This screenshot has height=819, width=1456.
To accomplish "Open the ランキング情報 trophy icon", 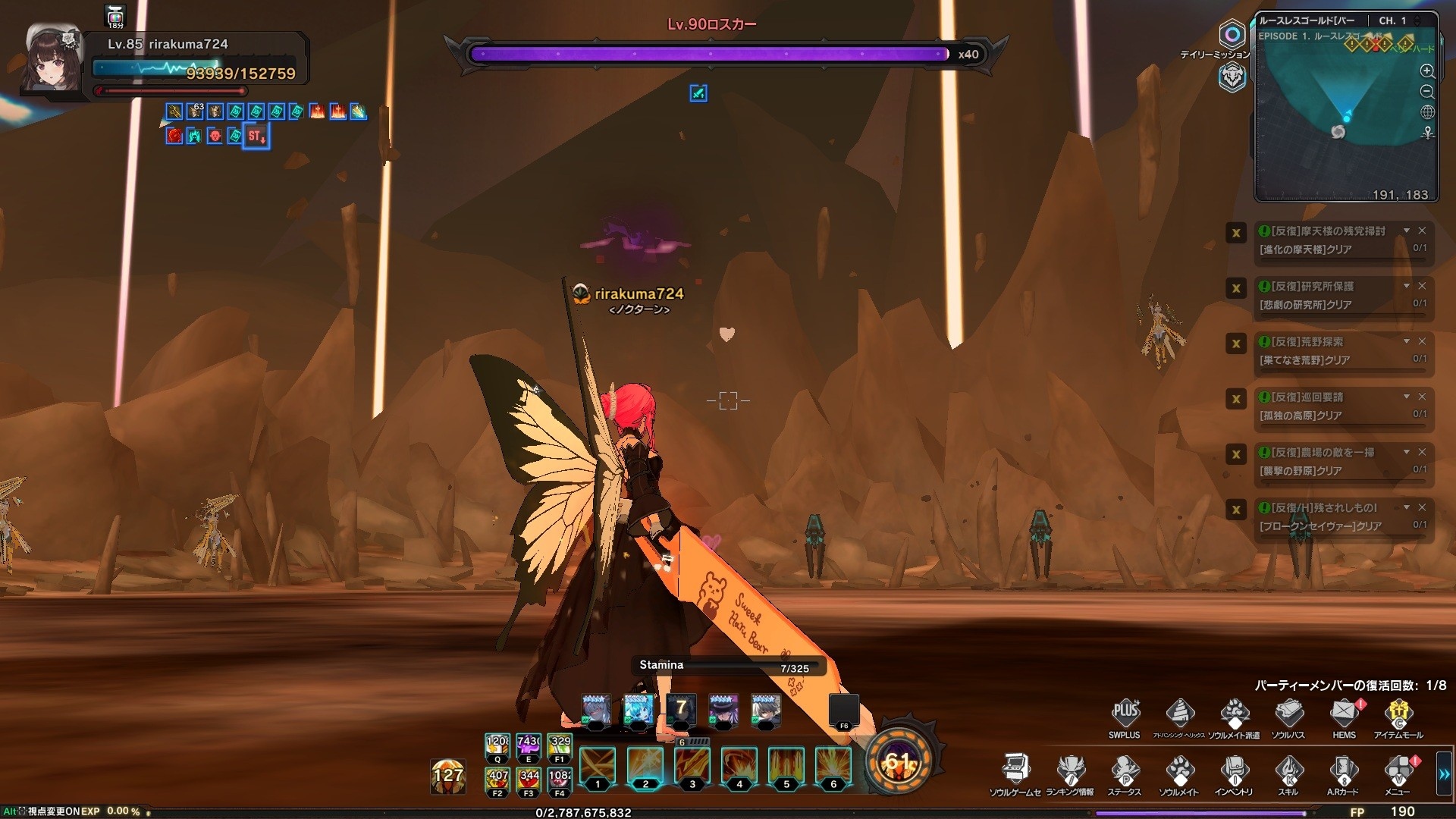I will pos(1070,770).
